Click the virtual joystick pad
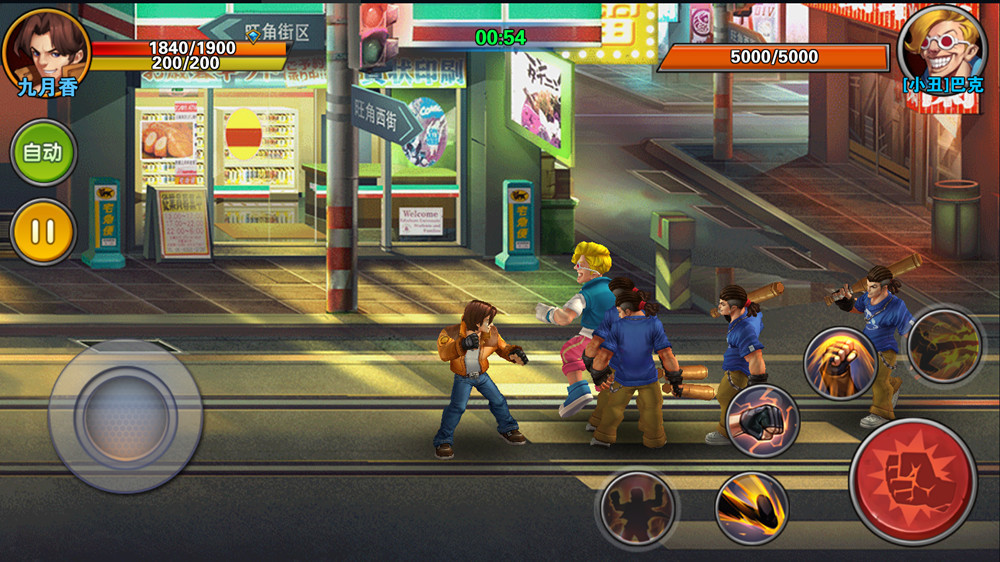 click(125, 415)
